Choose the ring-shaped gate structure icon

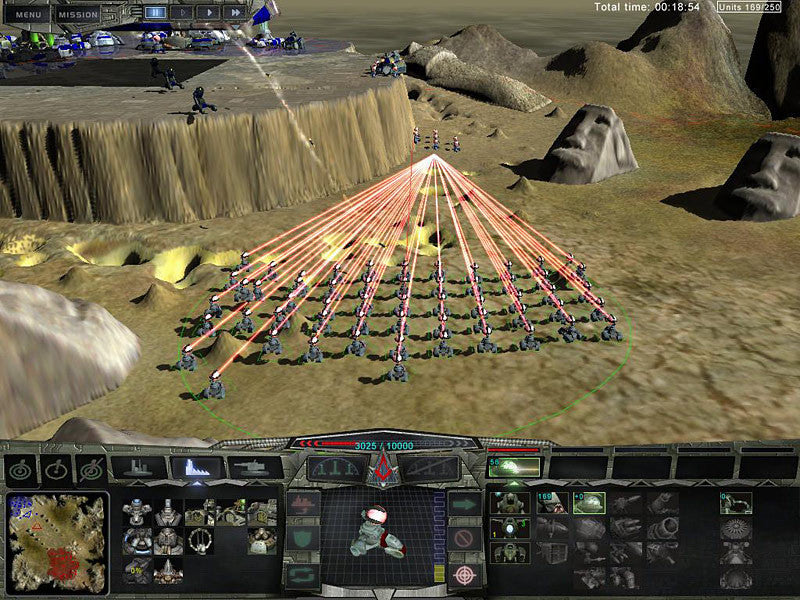(x=199, y=541)
